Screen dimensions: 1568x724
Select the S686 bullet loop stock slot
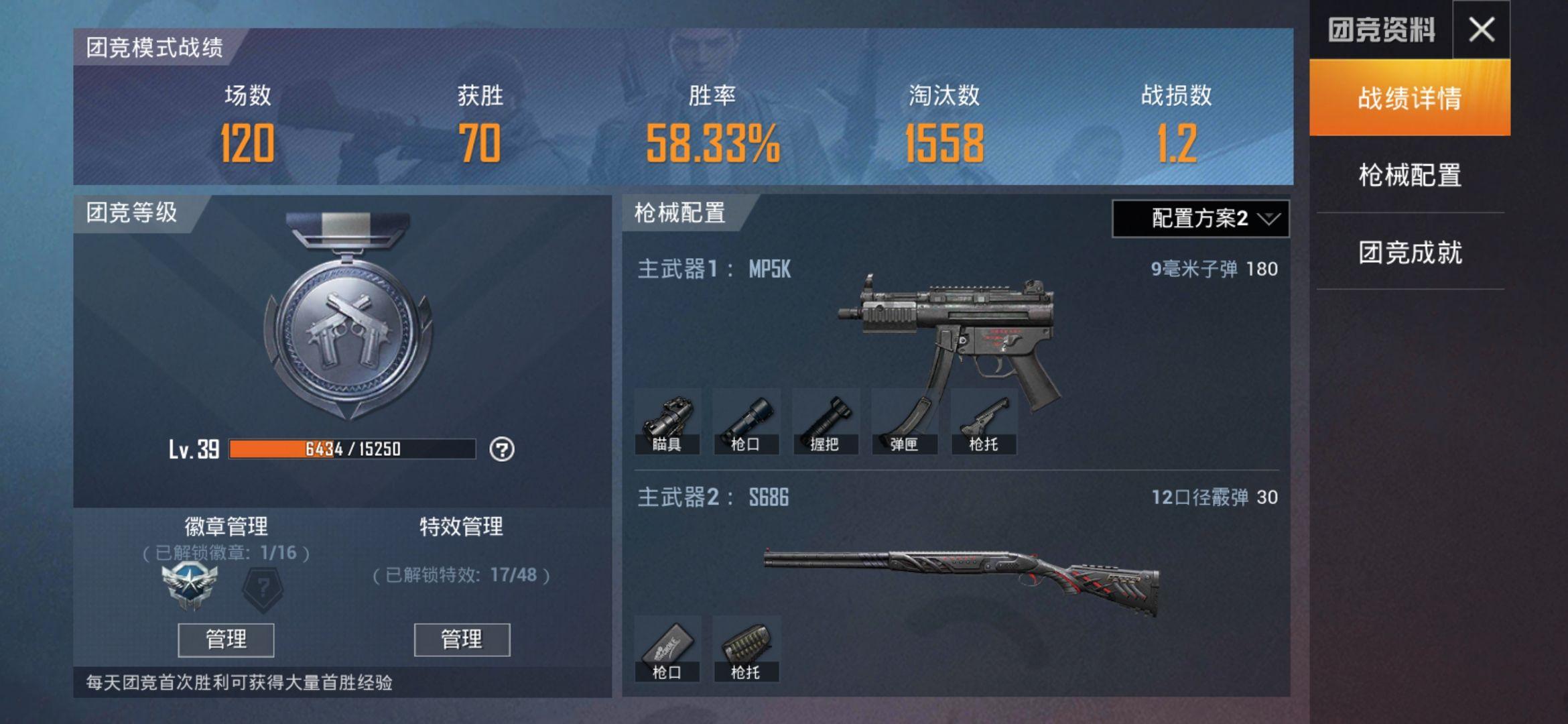tap(746, 649)
